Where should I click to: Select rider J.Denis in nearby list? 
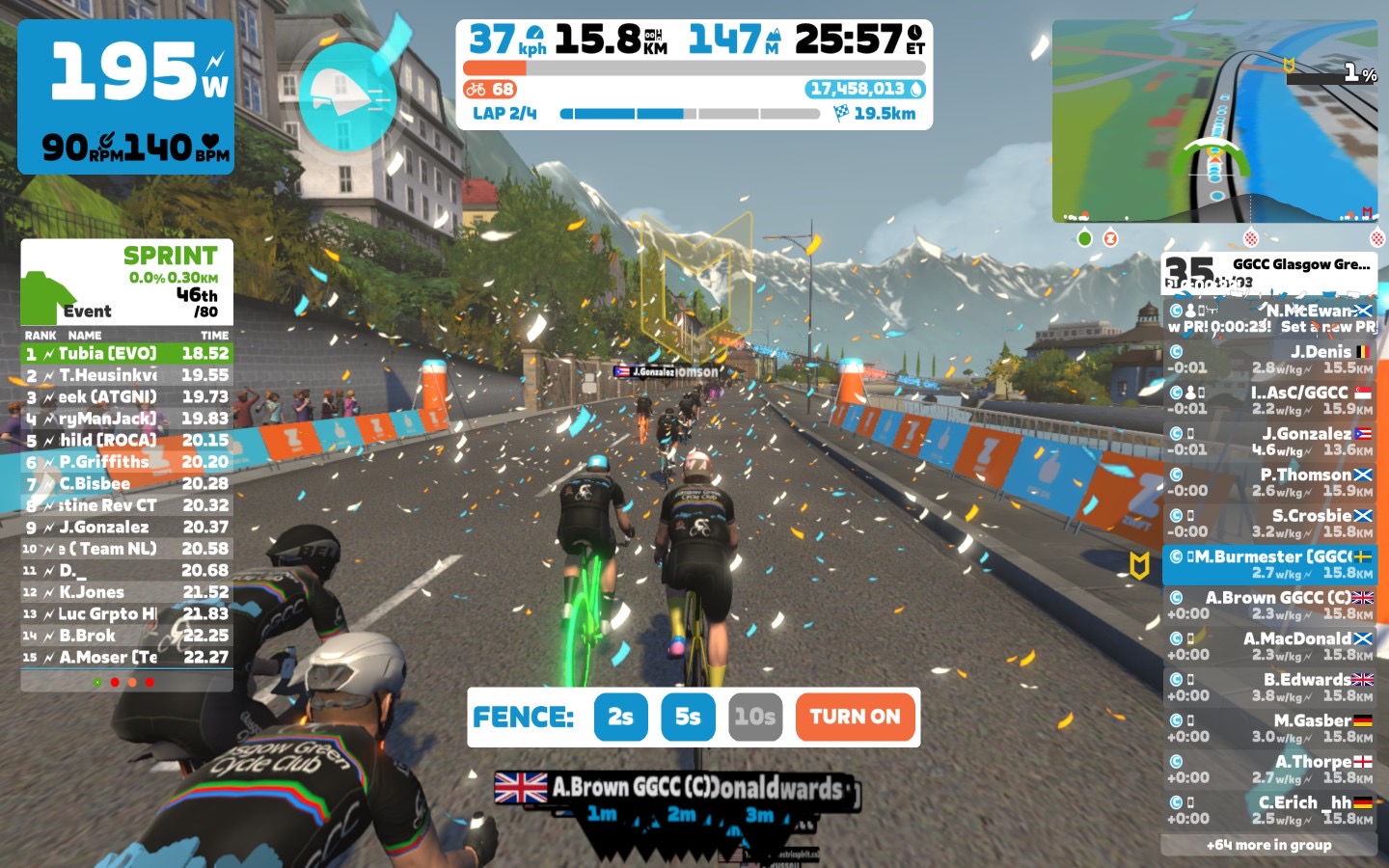[1269, 360]
